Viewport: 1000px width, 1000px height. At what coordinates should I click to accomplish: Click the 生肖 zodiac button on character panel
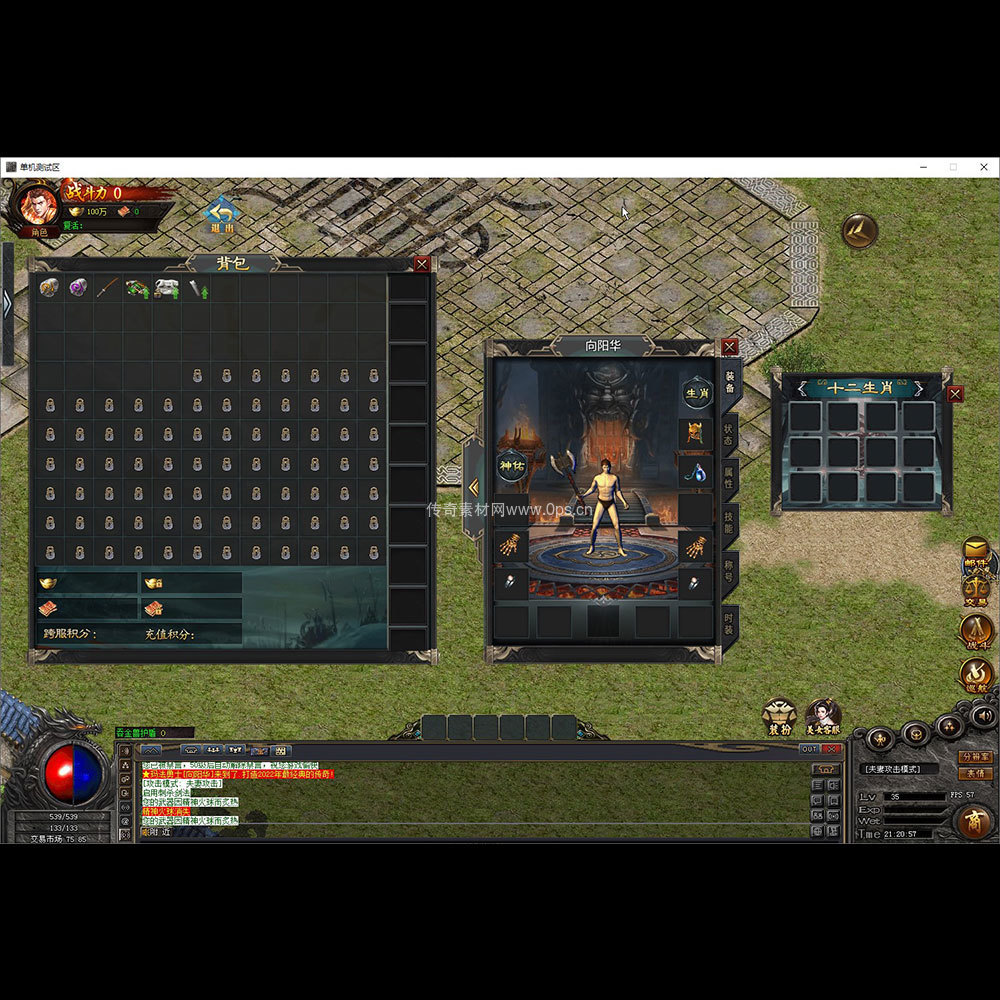697,393
